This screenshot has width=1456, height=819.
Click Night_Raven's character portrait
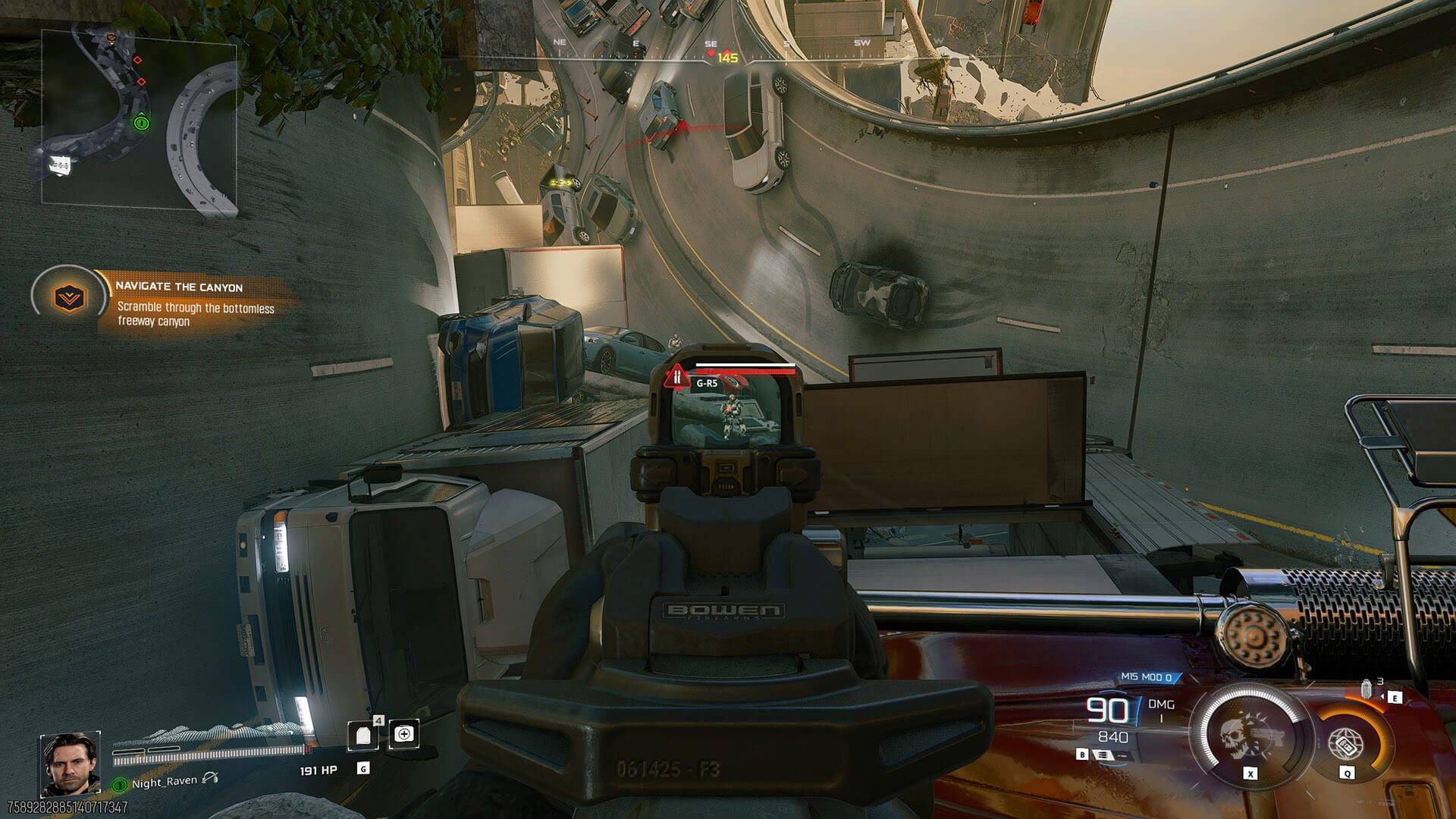point(70,762)
